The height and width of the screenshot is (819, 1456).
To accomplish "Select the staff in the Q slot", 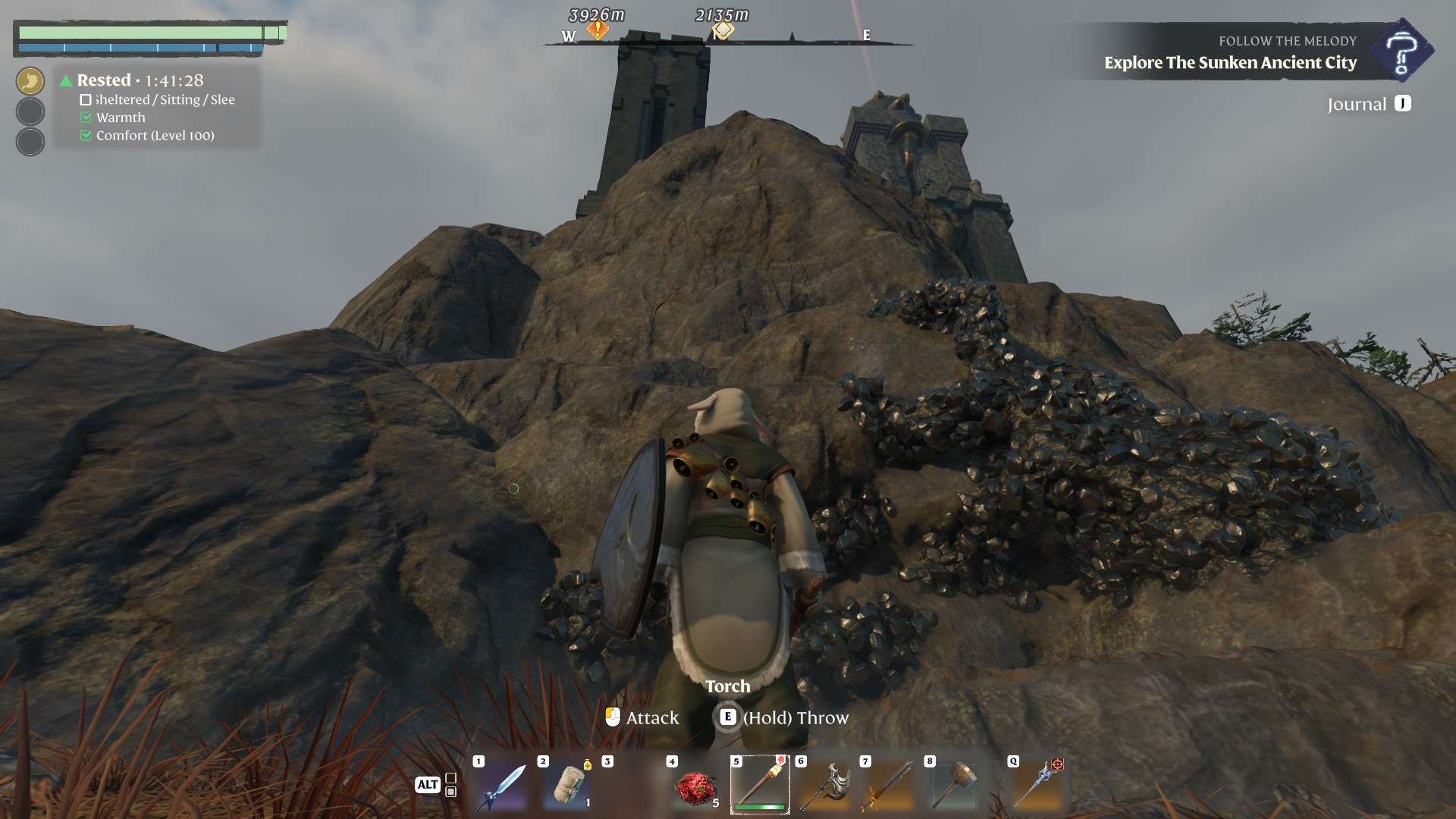I will point(1037,786).
